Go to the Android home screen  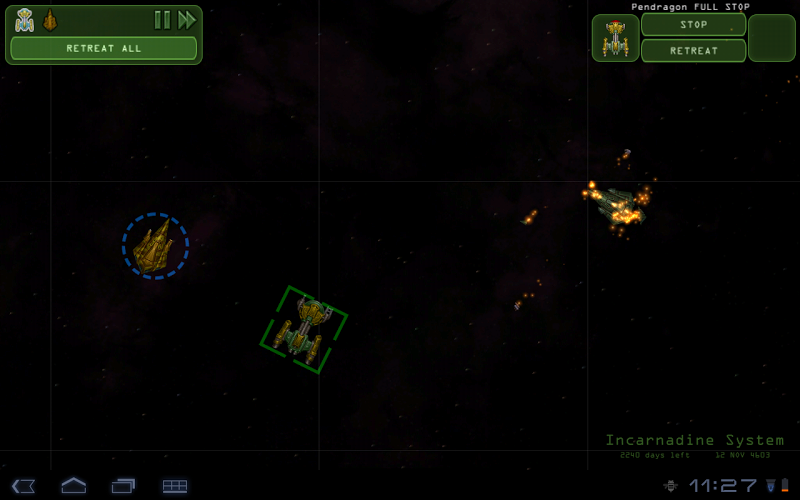coord(74,486)
